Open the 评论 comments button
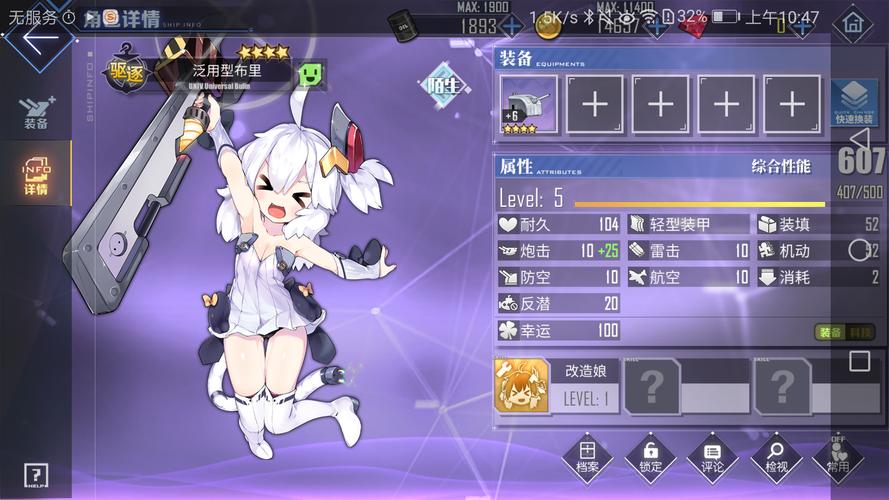Screen dimensions: 889x500 pos(712,458)
